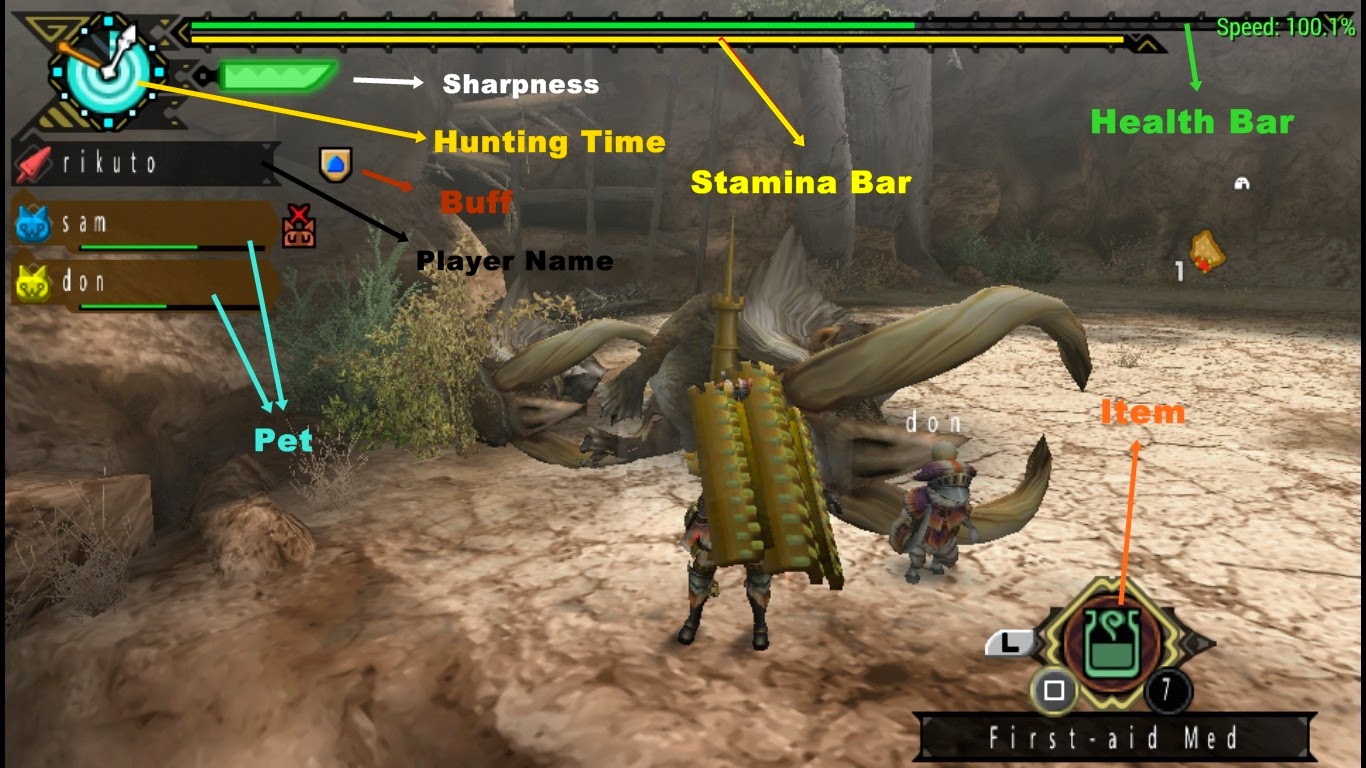The width and height of the screenshot is (1366, 768).
Task: Click the white tent icon on the map area
Action: [1241, 185]
